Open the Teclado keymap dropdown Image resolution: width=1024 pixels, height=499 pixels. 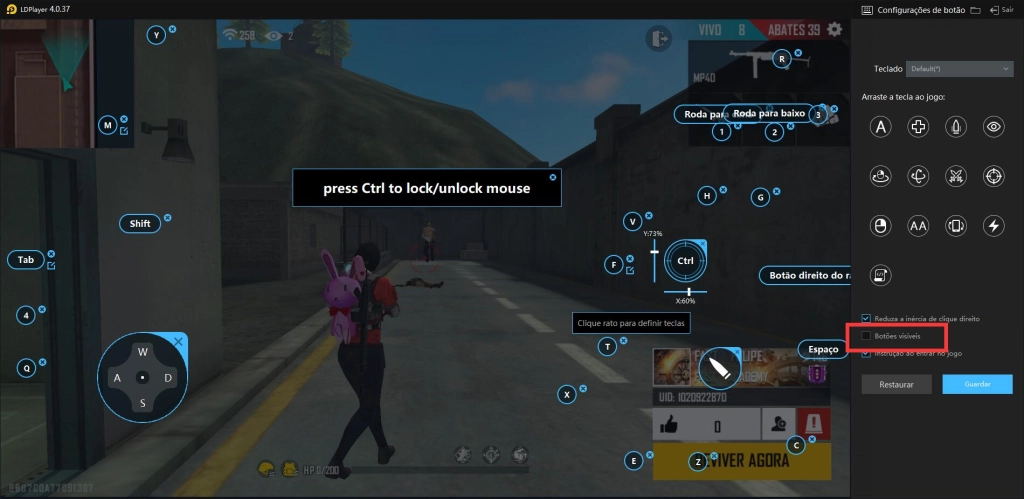click(x=960, y=68)
